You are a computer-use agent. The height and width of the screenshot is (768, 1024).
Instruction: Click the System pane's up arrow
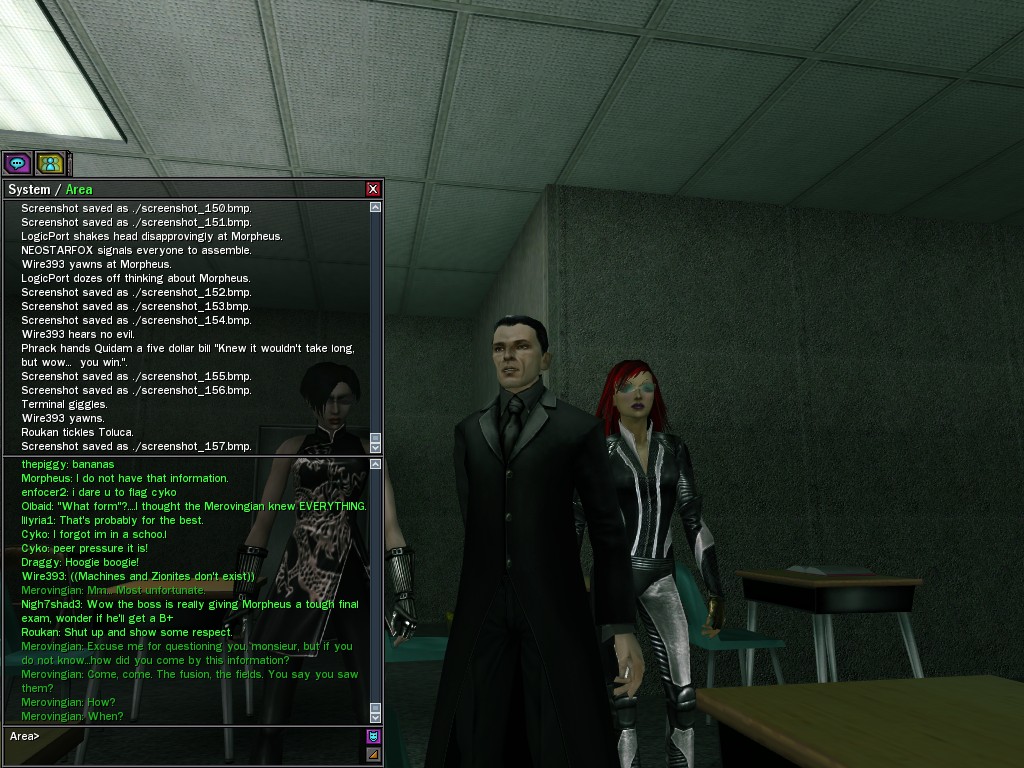coord(375,207)
